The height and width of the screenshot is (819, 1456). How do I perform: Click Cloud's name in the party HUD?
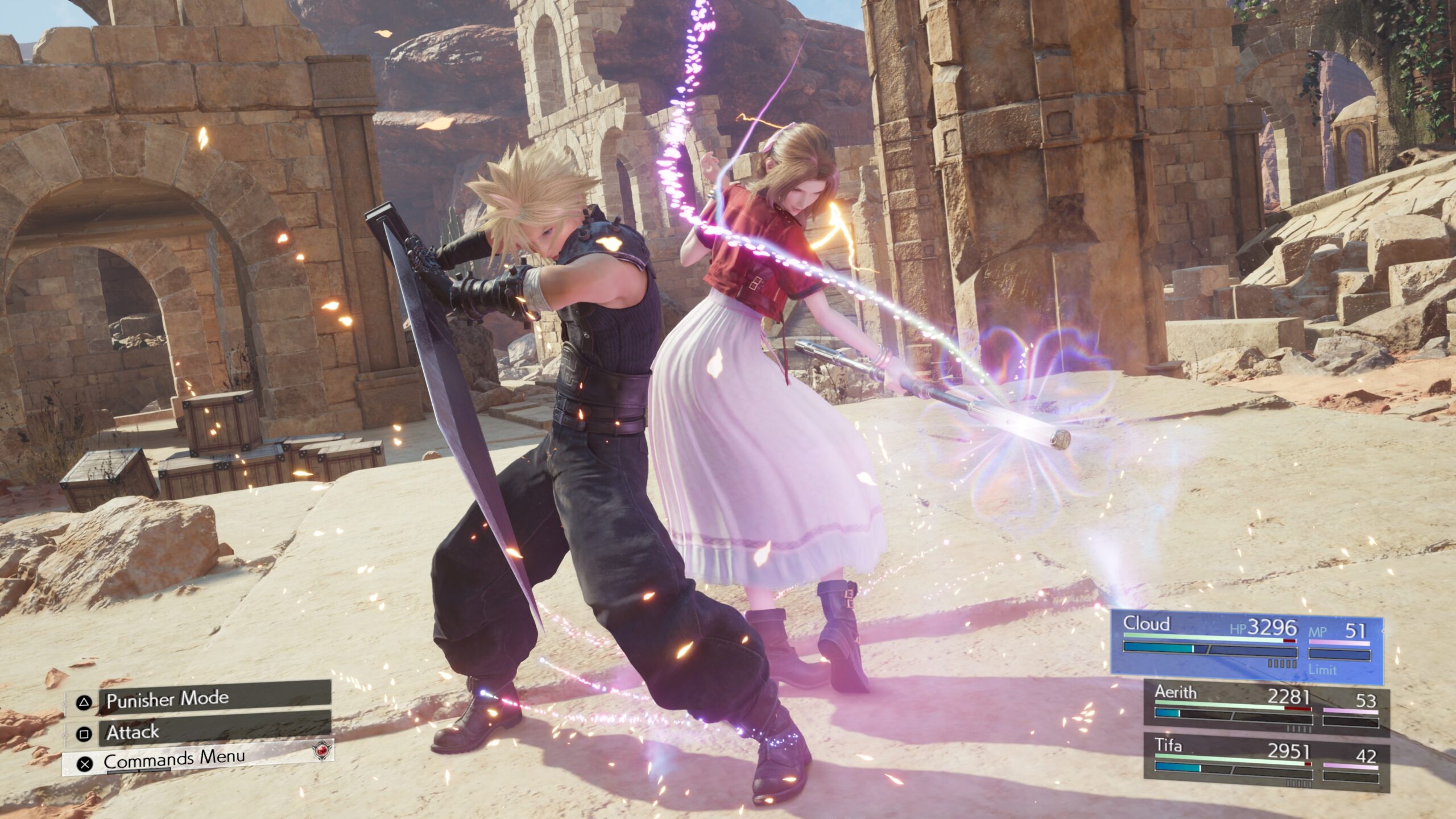click(1148, 624)
